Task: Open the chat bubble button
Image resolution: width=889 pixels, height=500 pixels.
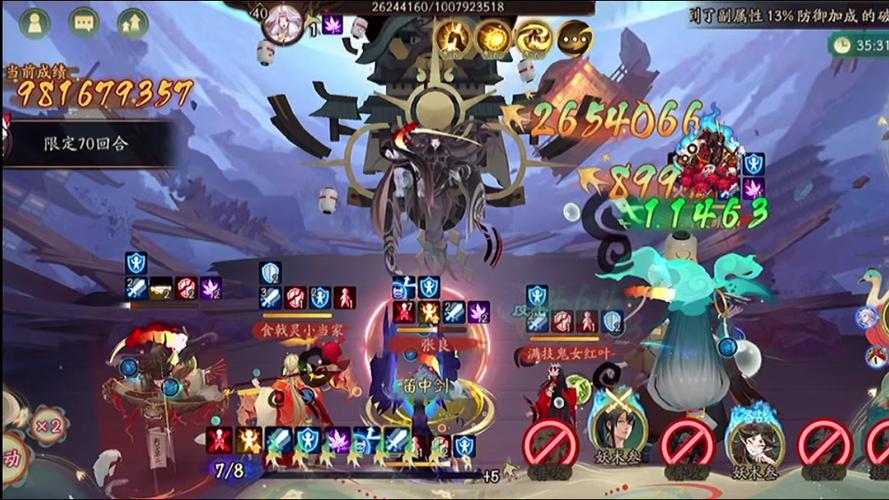Action: [x=83, y=22]
